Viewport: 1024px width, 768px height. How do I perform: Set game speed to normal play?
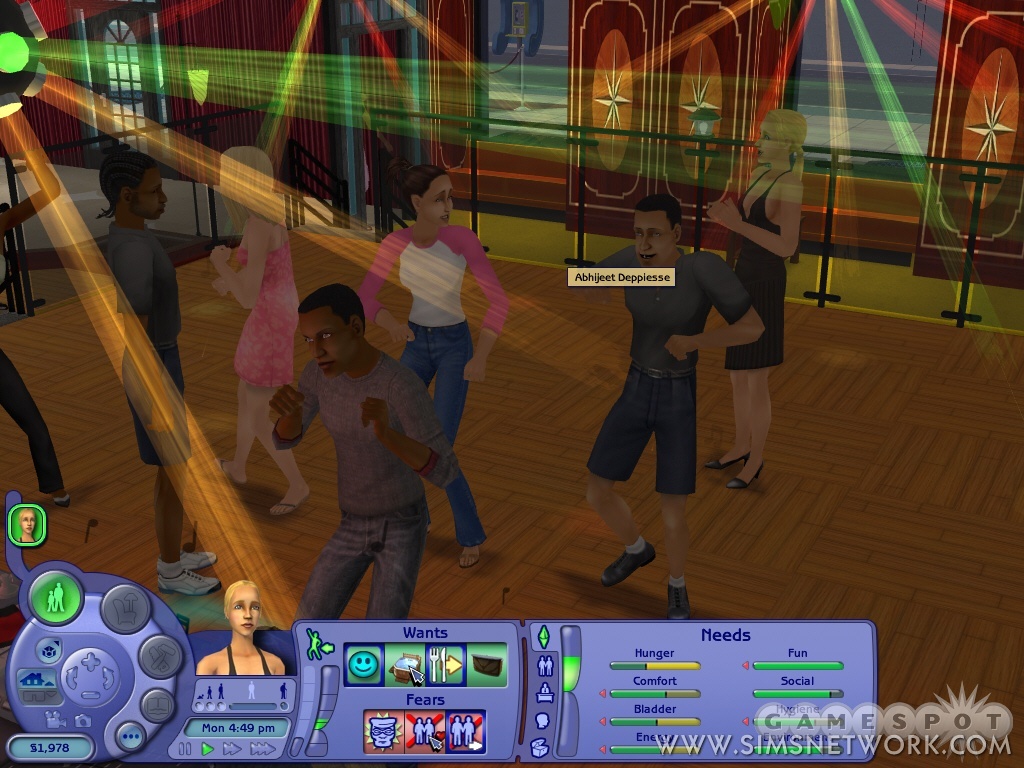208,748
